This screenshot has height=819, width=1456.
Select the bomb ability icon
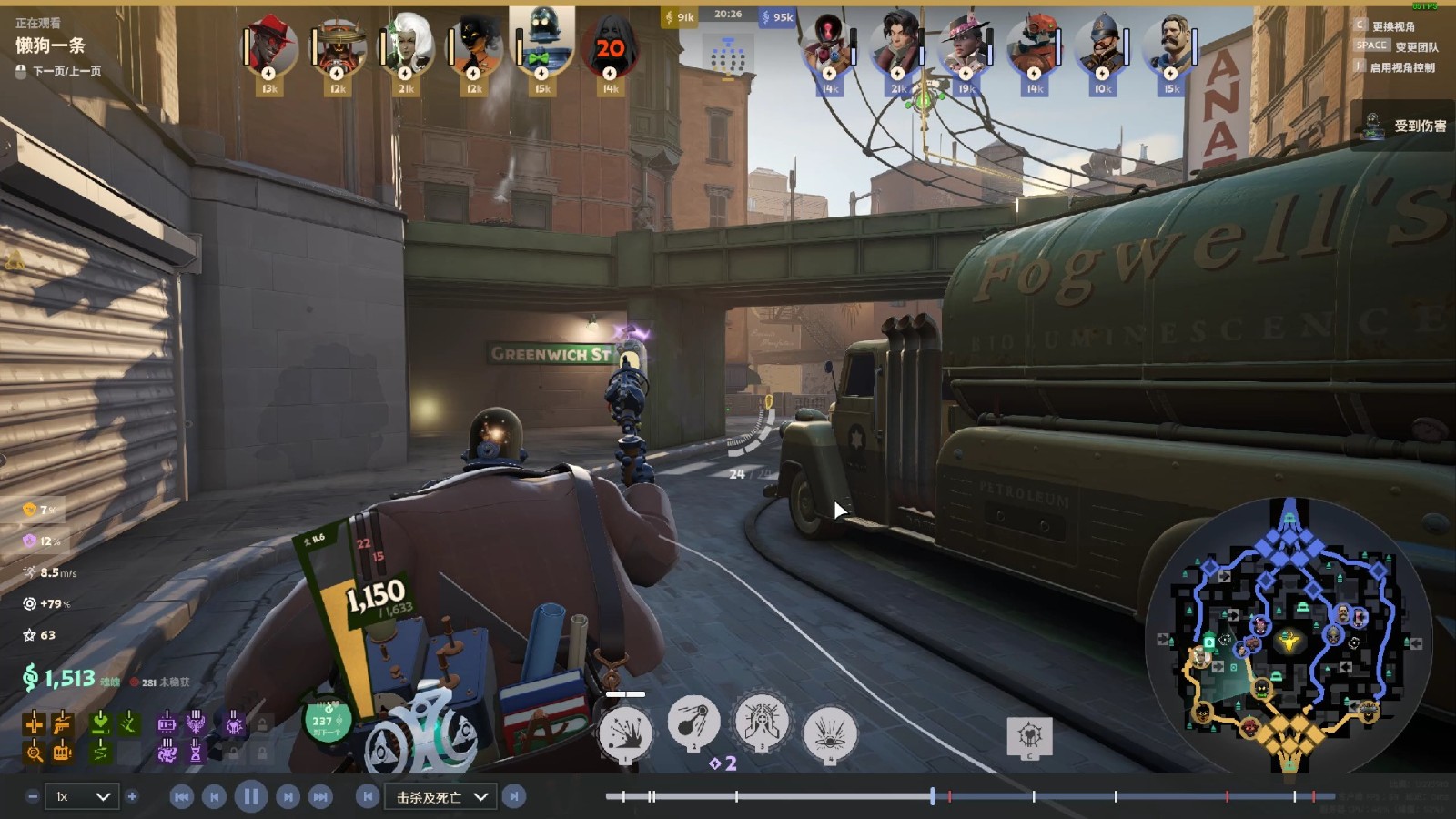(x=693, y=723)
